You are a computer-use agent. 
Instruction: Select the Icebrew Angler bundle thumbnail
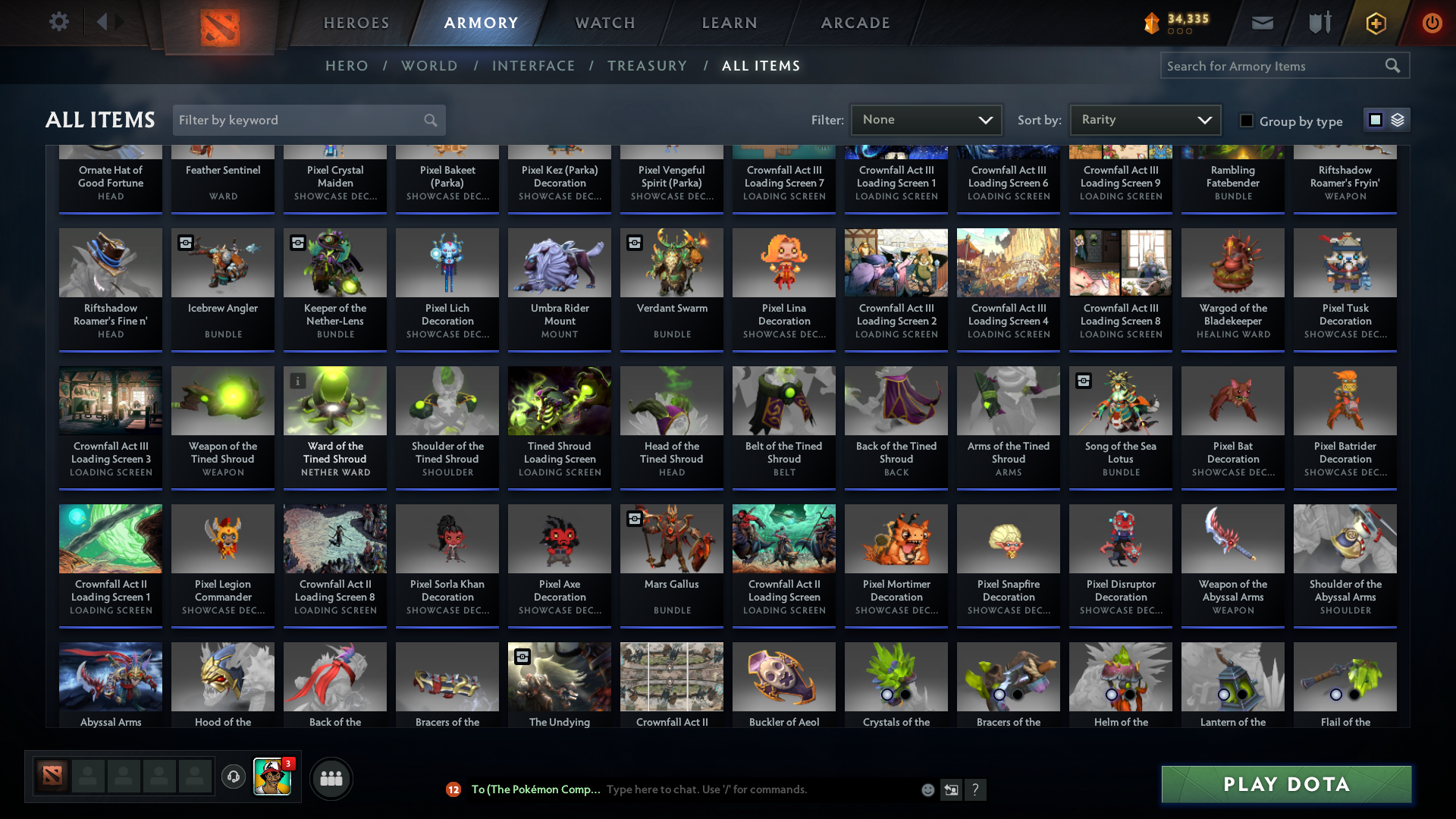tap(222, 262)
